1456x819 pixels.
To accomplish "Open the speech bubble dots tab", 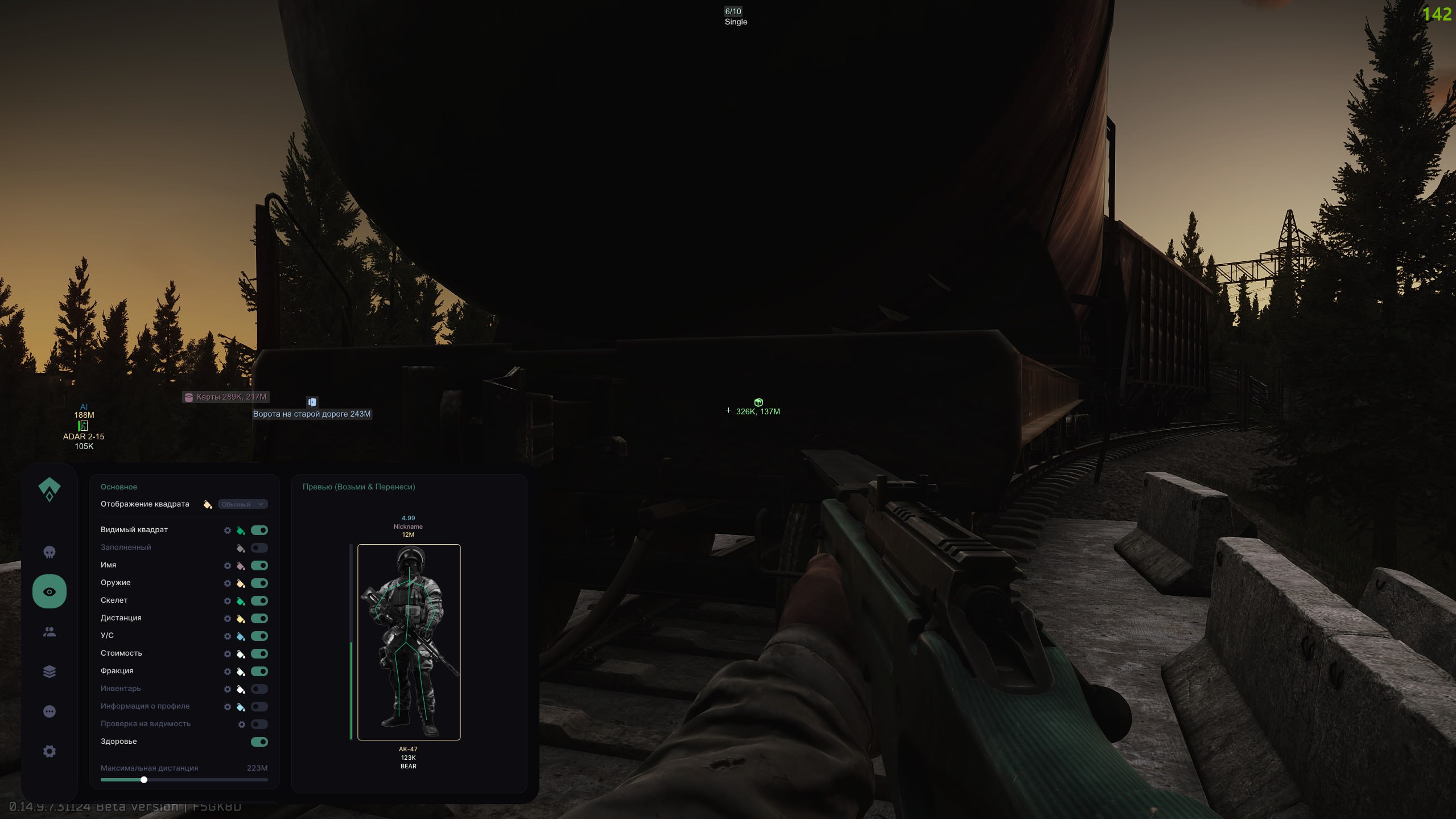I will click(x=50, y=711).
